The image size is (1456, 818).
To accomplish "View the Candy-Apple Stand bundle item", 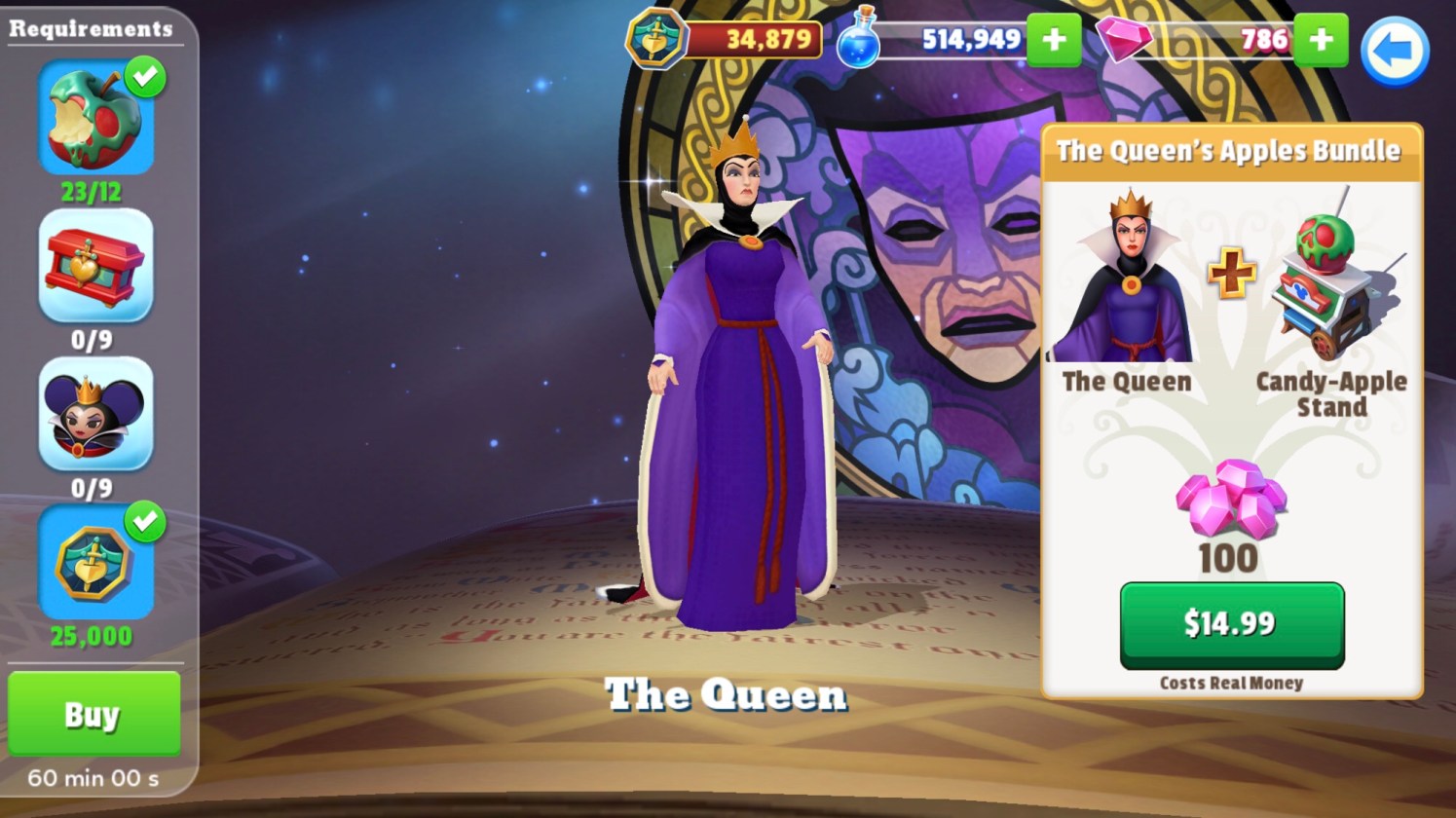I will tap(1331, 282).
